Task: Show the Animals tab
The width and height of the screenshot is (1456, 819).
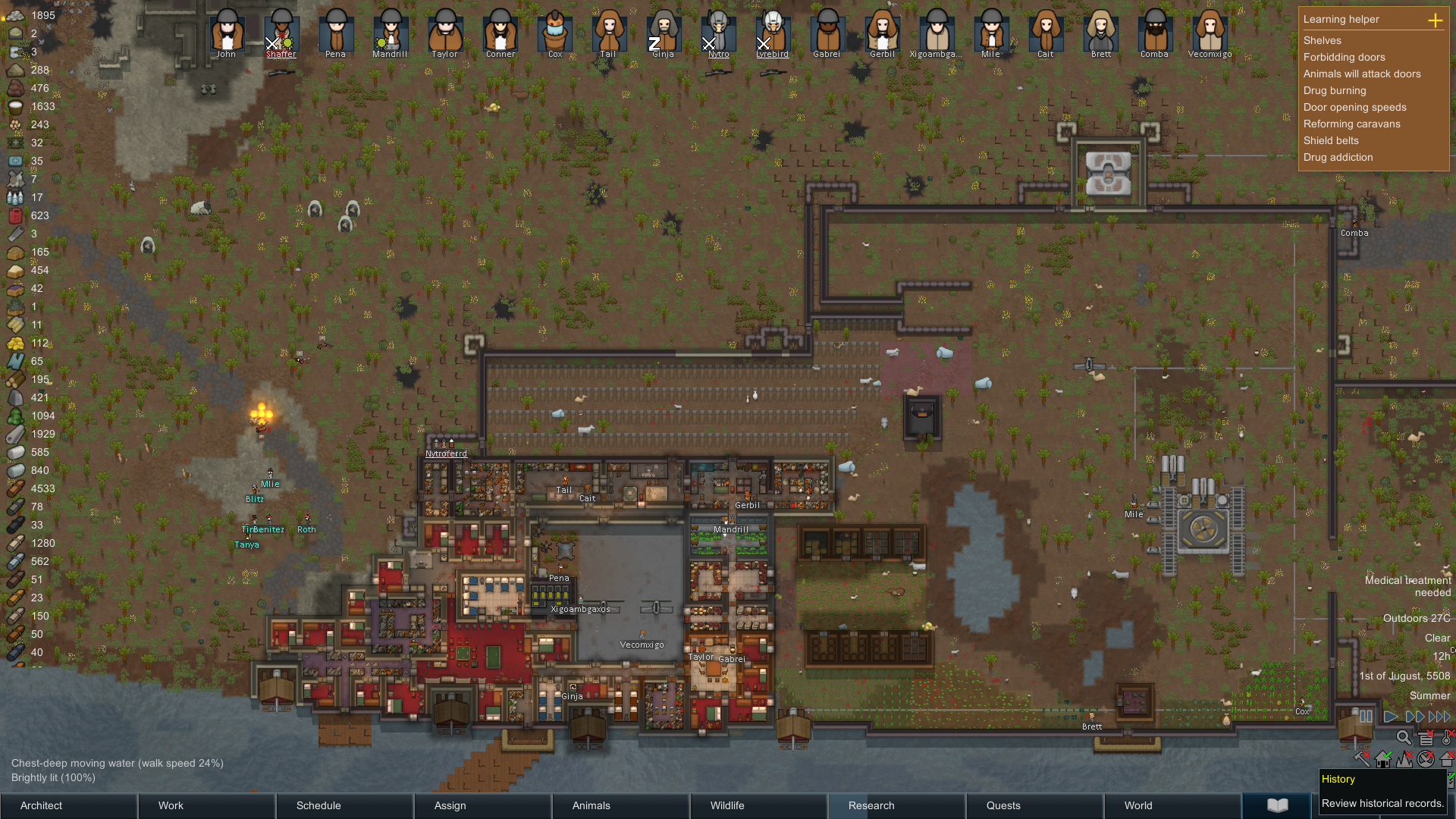Action: [620, 805]
